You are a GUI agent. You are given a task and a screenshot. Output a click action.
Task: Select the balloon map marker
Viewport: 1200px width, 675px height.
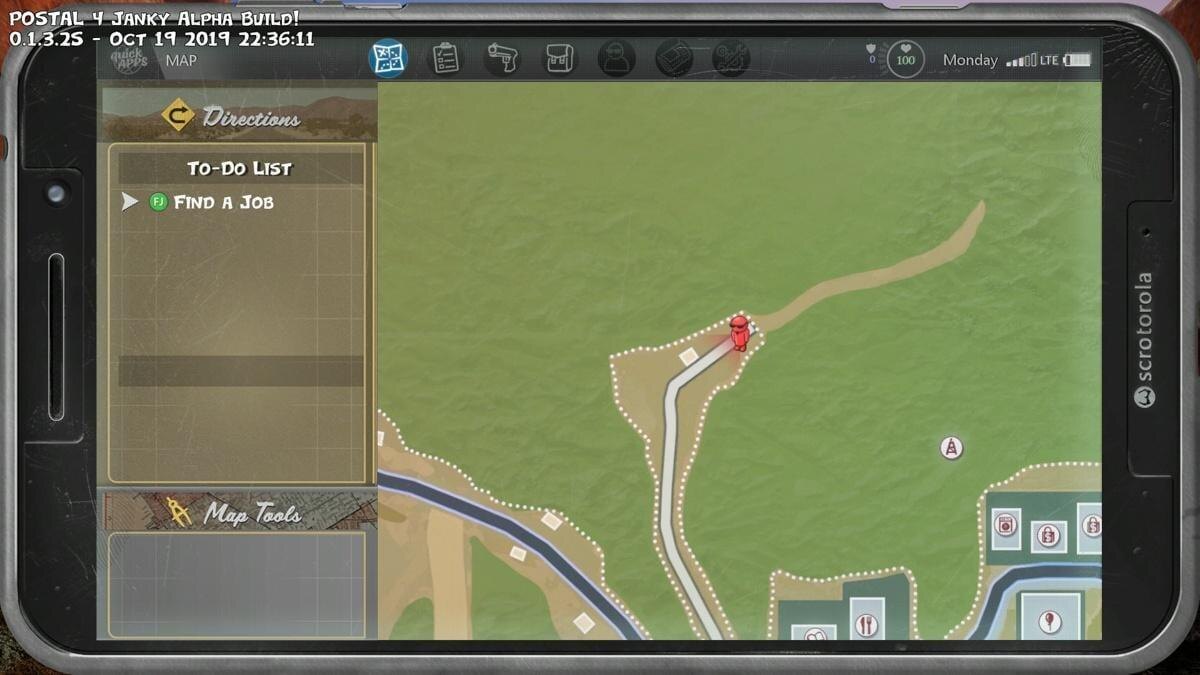1049,621
